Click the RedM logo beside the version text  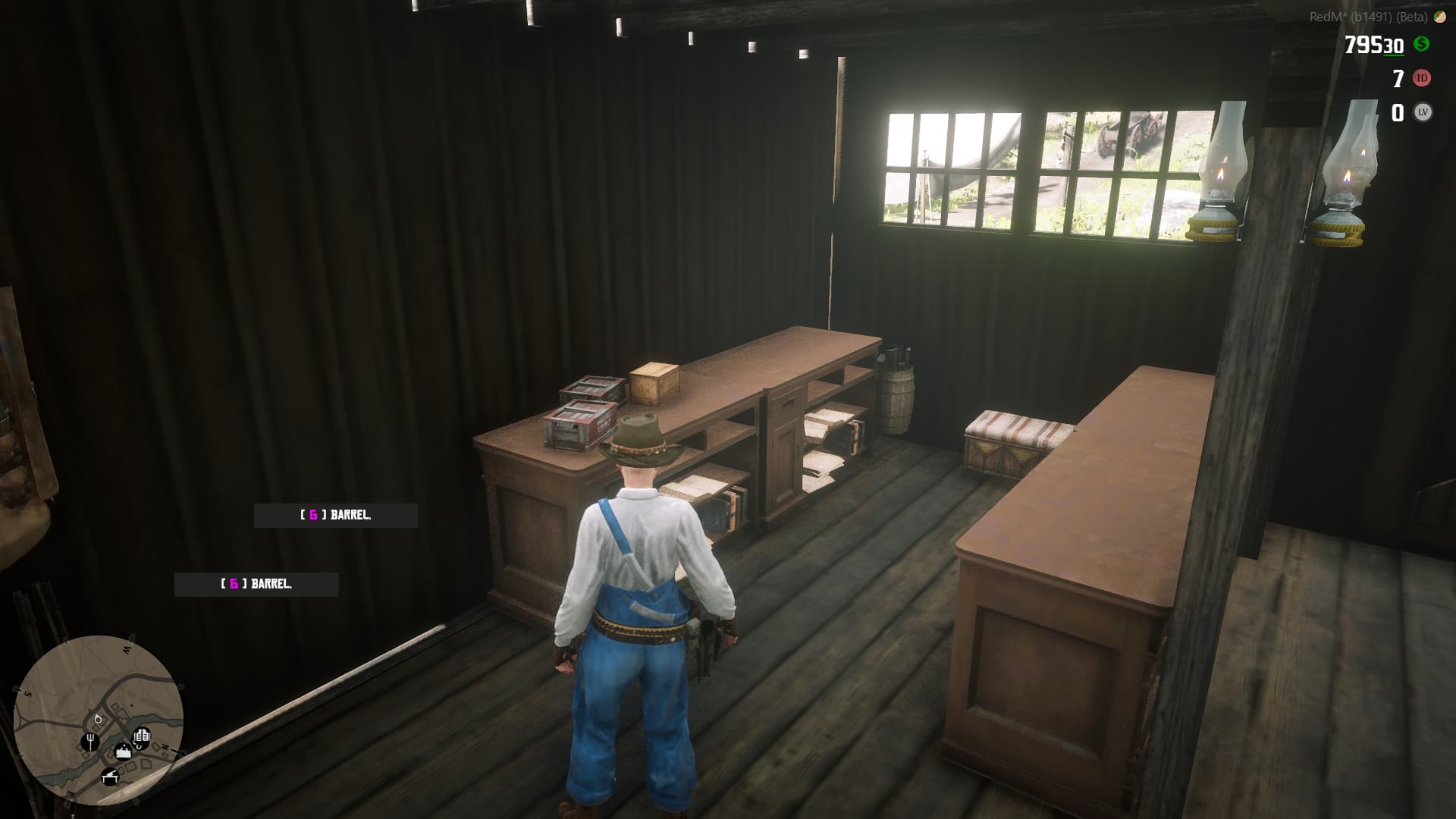pos(1439,17)
